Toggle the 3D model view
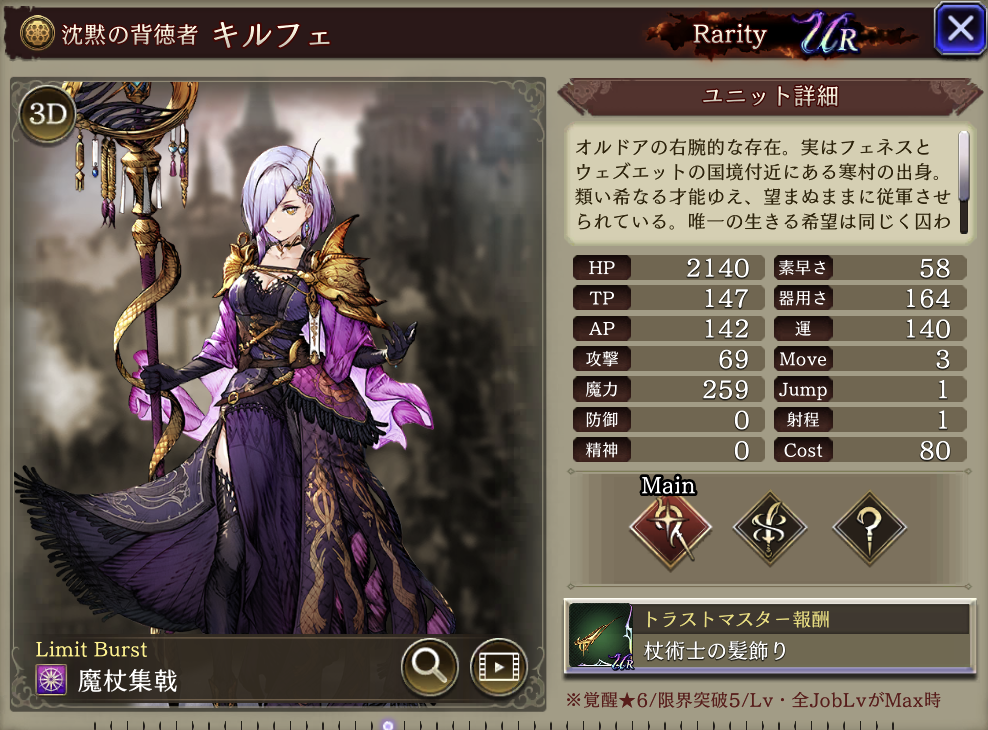 [x=47, y=115]
